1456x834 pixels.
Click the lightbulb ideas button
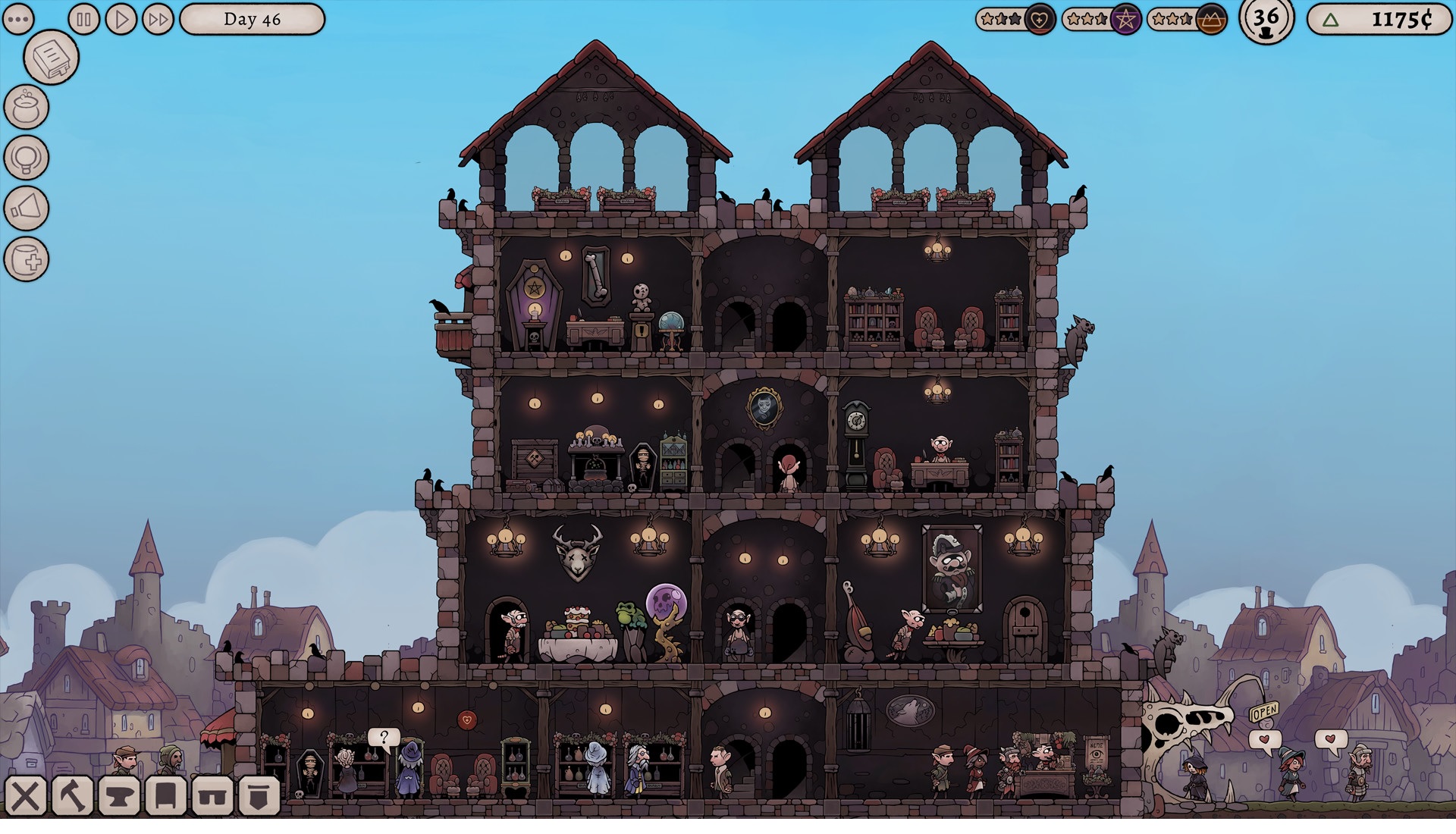click(27, 158)
